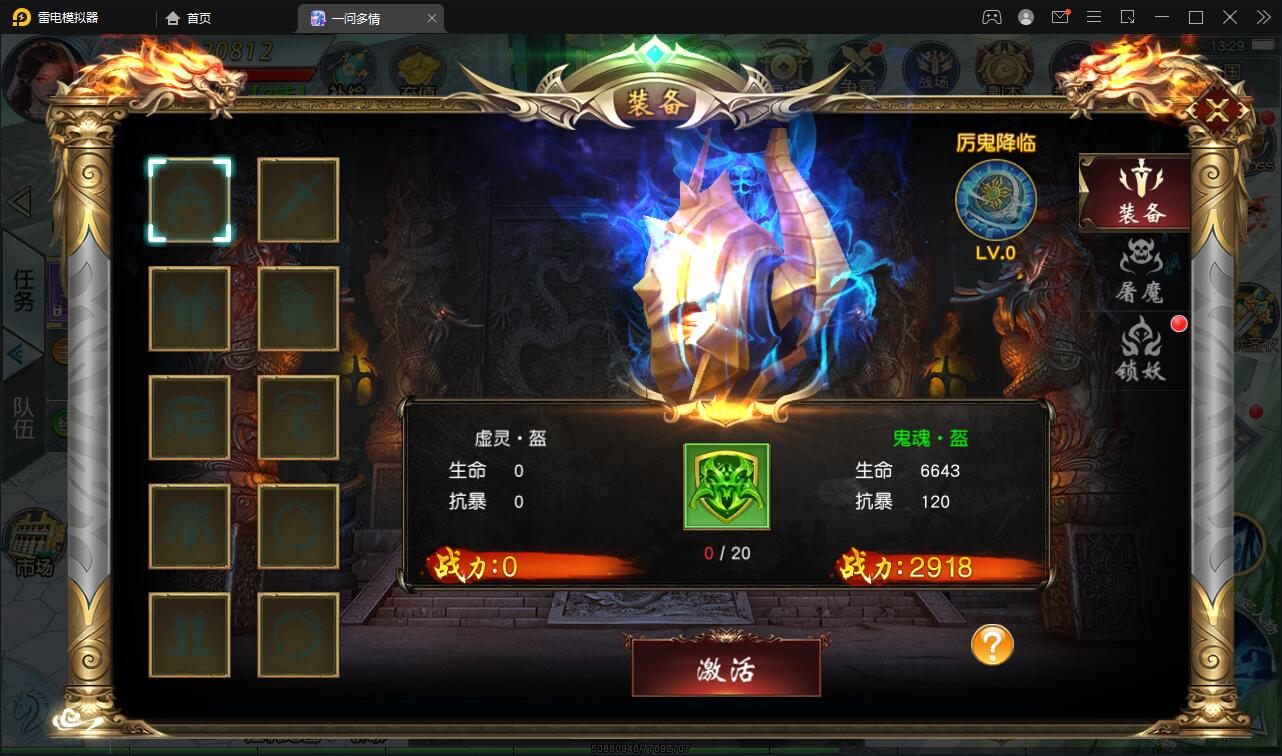Open the emulator hamburger menu in title bar
The image size is (1282, 756).
(x=1094, y=17)
